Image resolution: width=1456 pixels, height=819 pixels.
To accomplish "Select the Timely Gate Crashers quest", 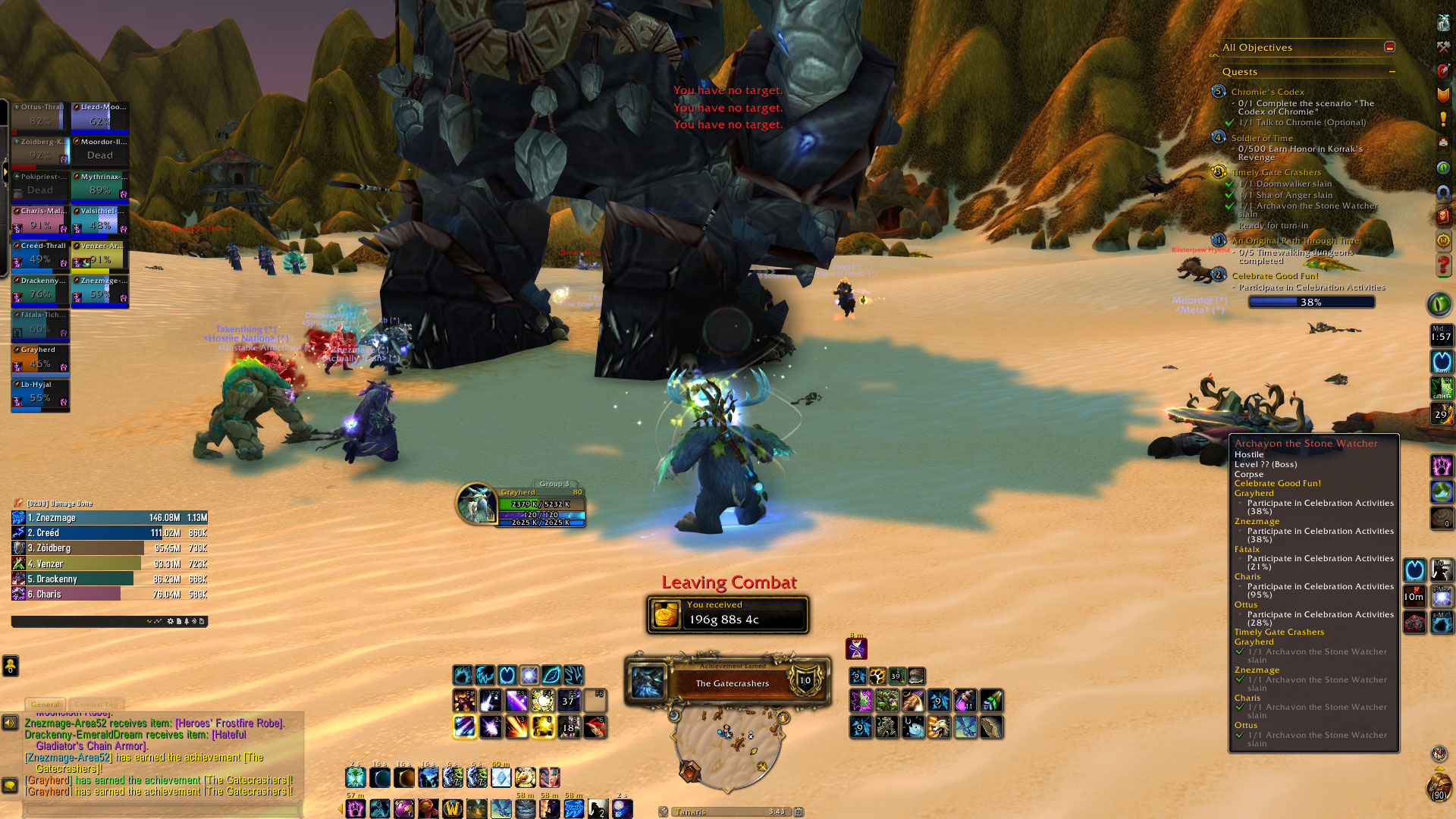I will click(1276, 172).
